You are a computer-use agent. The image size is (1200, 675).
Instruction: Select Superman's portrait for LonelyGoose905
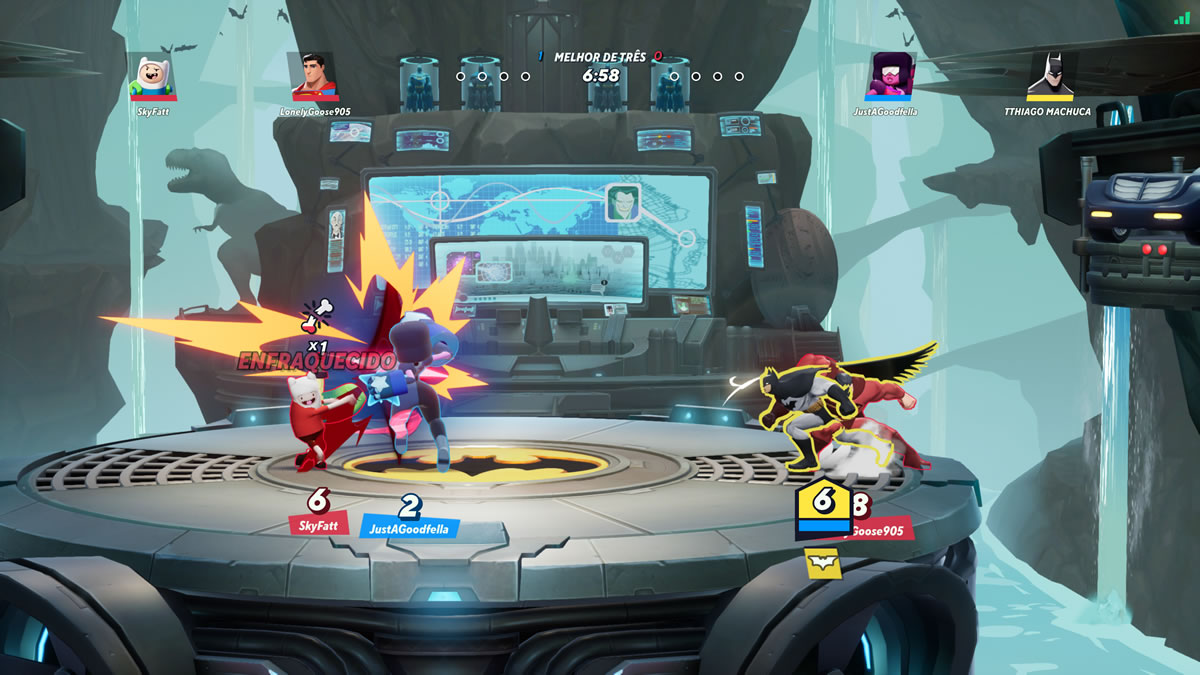313,77
